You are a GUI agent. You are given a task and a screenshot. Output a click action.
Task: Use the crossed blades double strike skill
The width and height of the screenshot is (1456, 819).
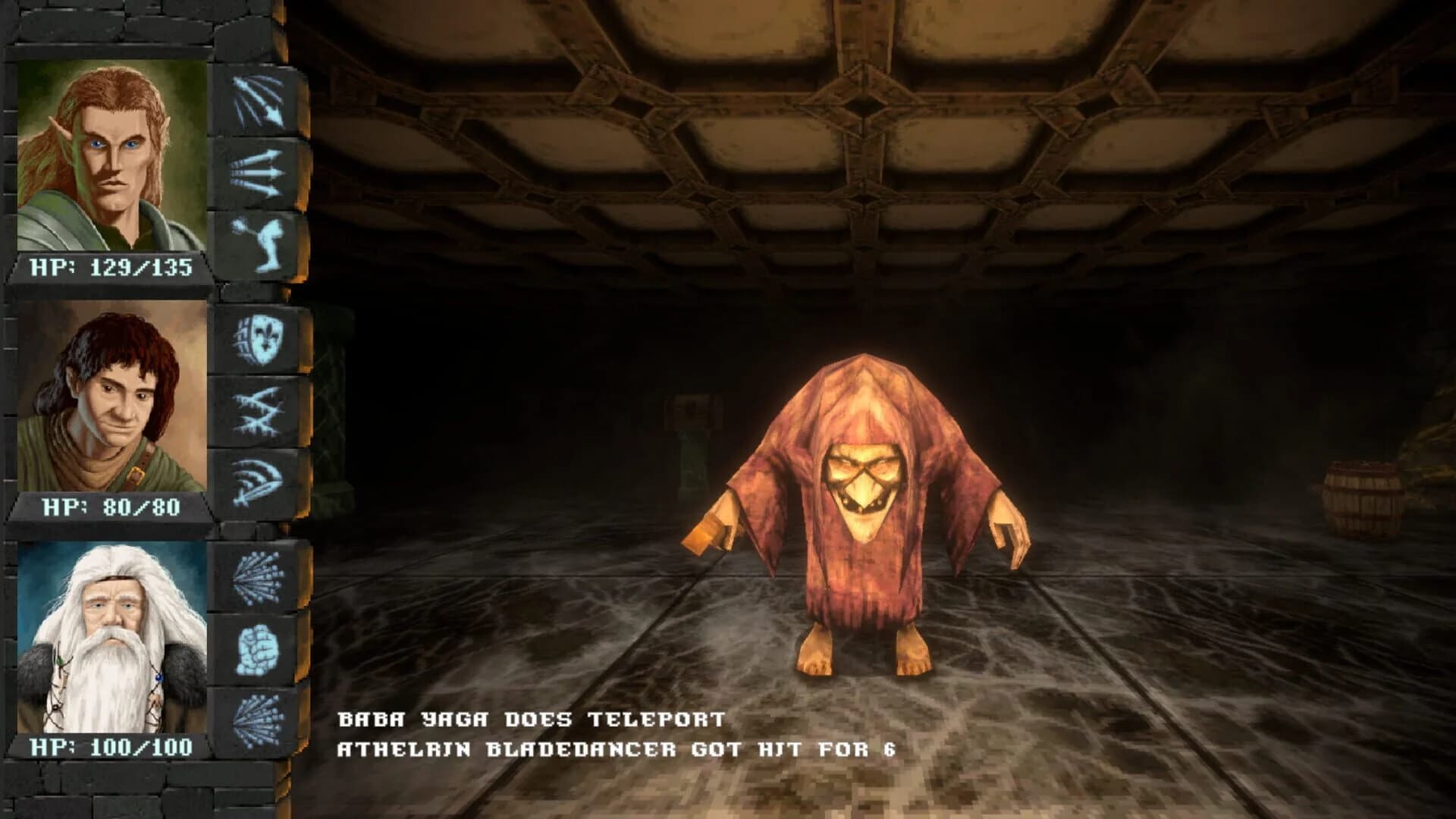pyautogui.click(x=258, y=413)
